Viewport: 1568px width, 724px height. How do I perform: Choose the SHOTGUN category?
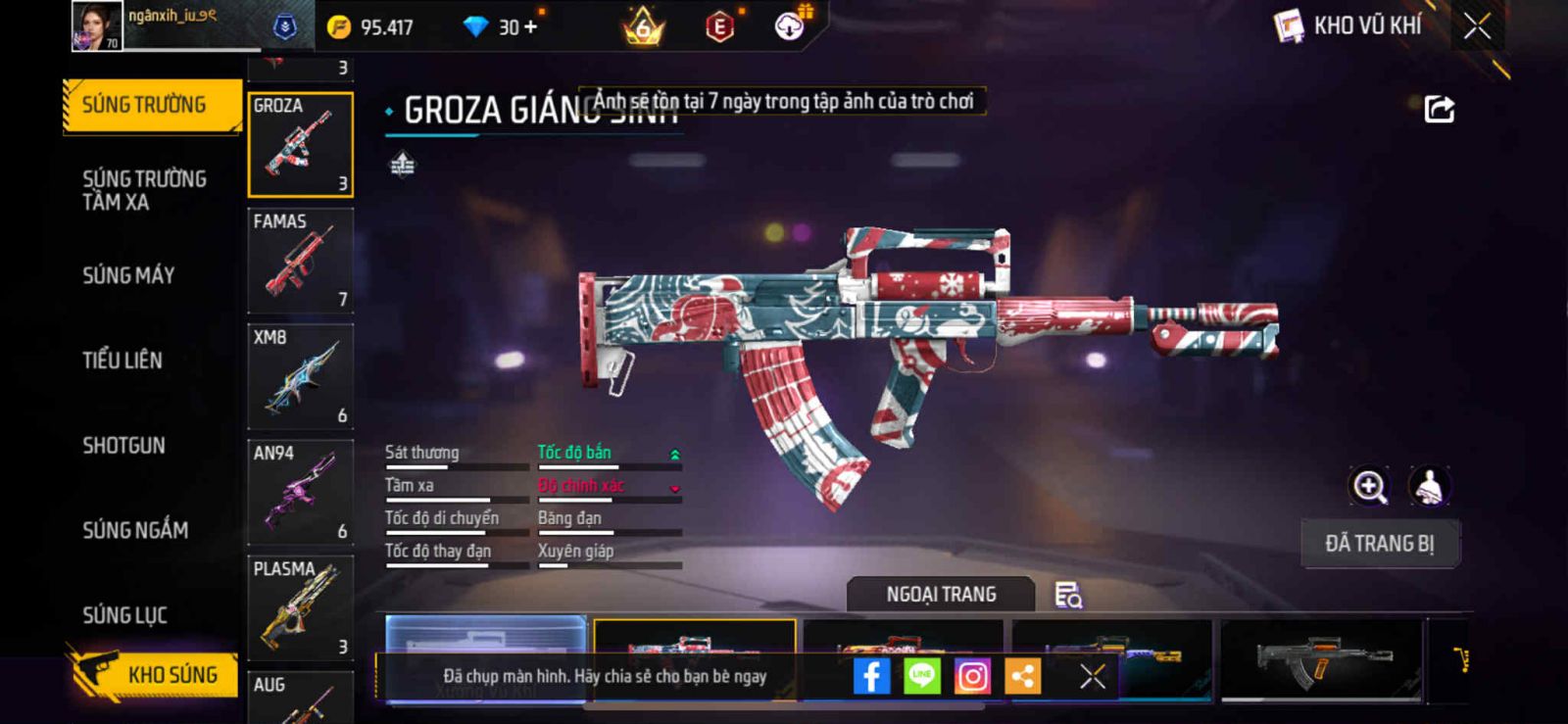point(123,446)
